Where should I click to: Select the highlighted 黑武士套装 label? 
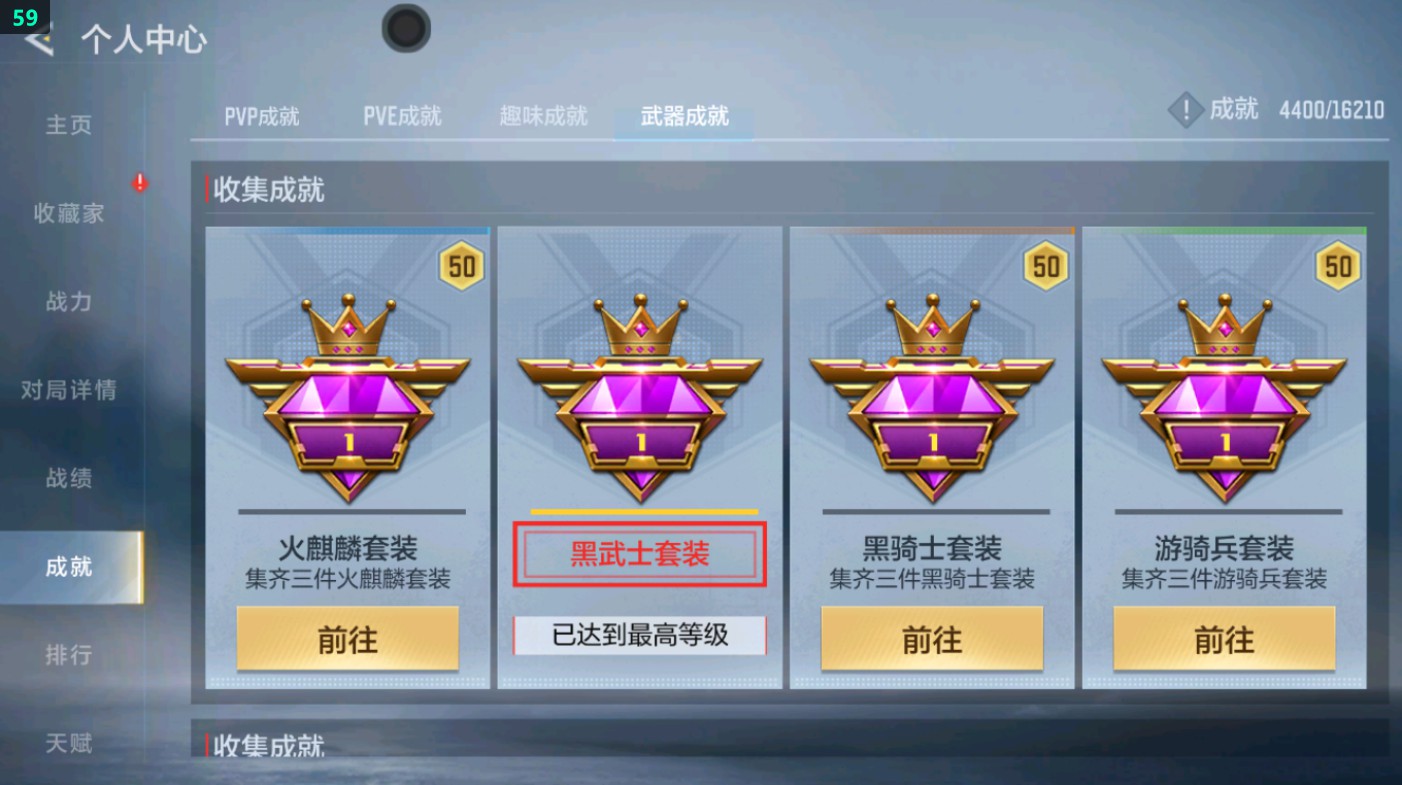point(640,555)
